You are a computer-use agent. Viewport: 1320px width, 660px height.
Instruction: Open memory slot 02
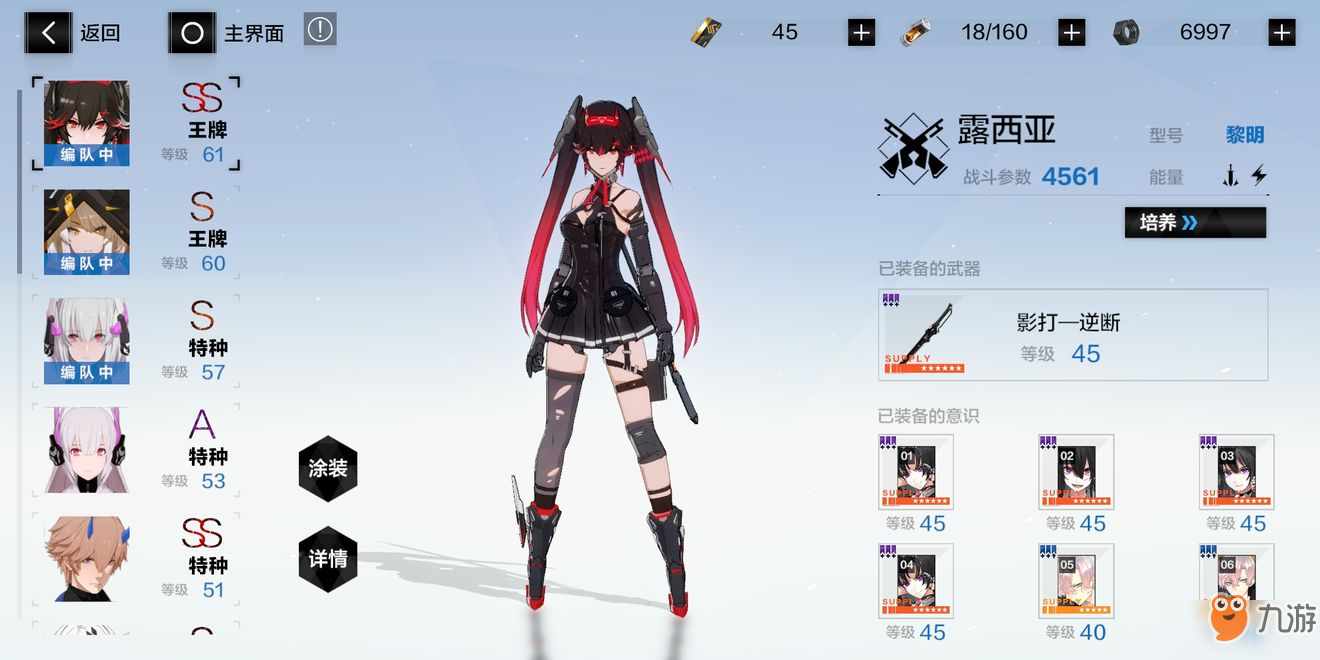pos(1076,472)
